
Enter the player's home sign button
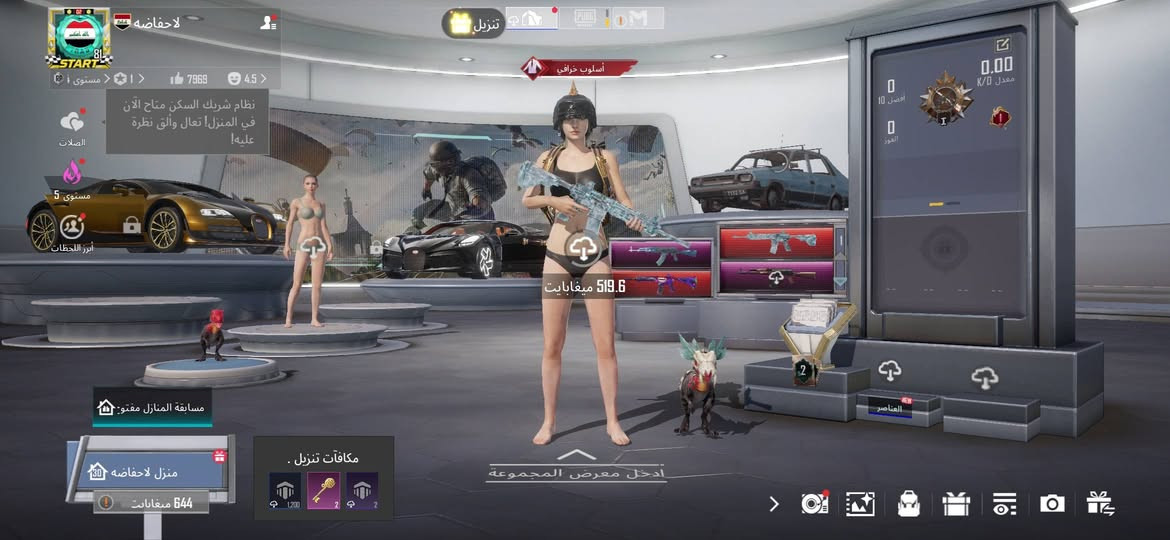click(x=150, y=471)
